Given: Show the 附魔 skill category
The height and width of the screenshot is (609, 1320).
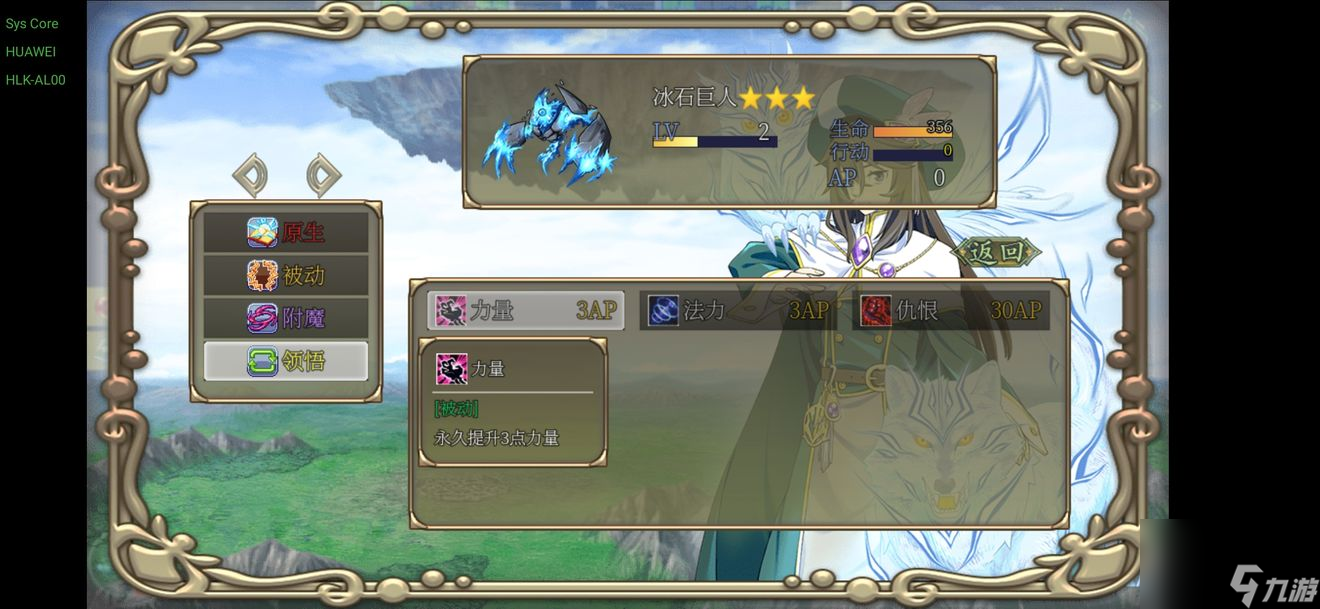Looking at the screenshot, I should coord(286,318).
